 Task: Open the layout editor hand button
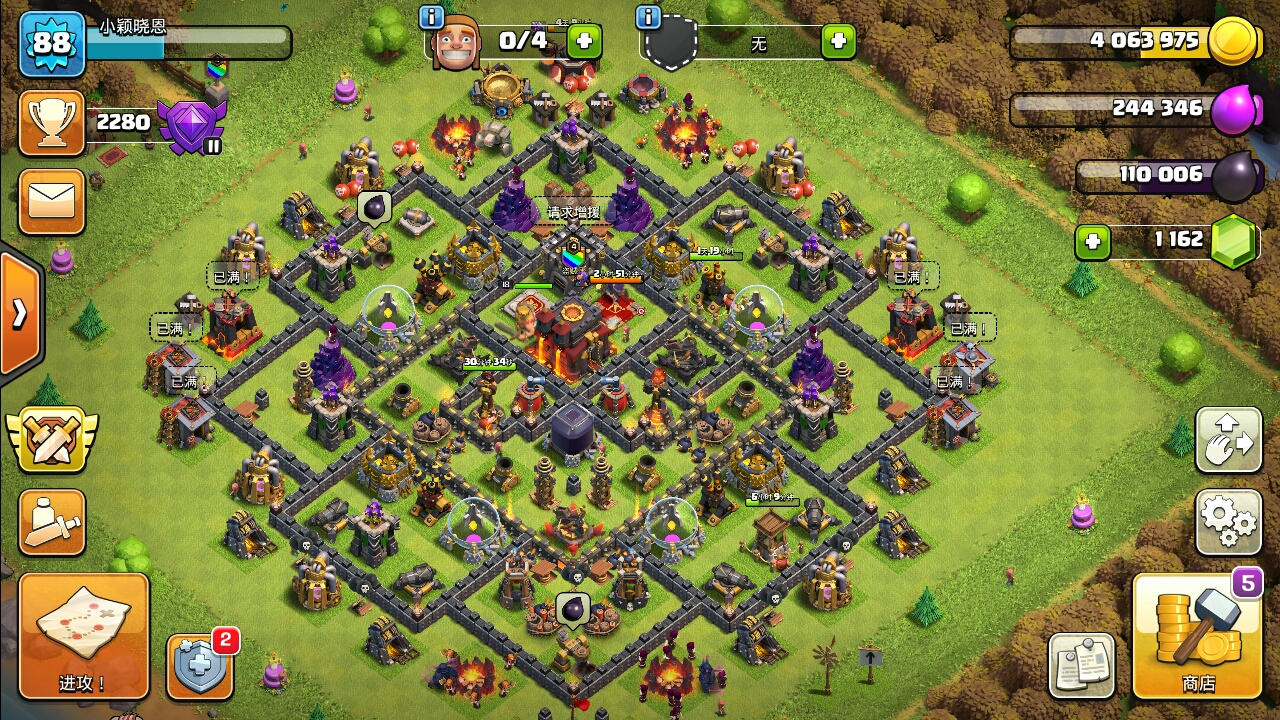1228,440
